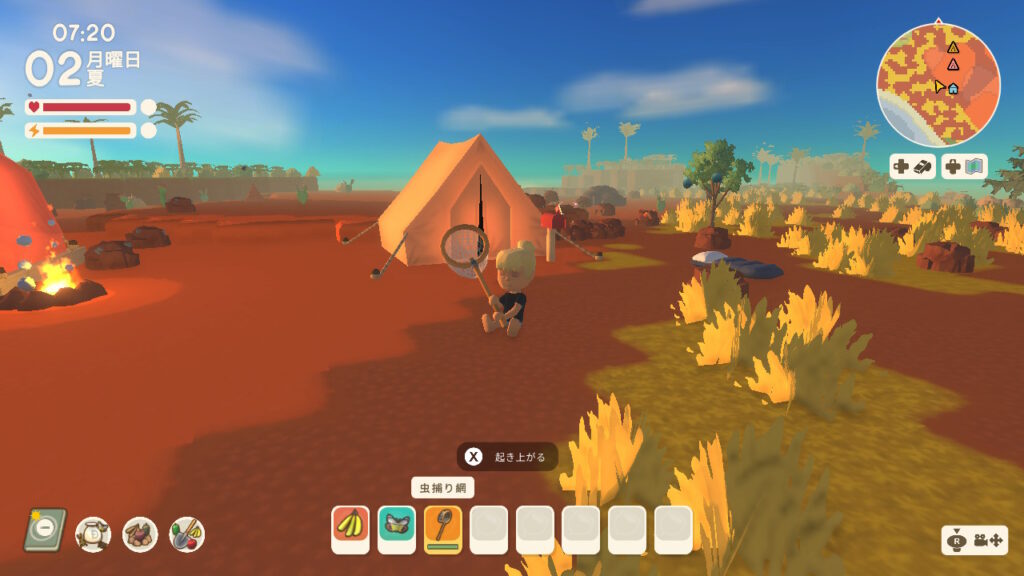Select the yellow tent marker on minimap

pyautogui.click(x=953, y=47)
